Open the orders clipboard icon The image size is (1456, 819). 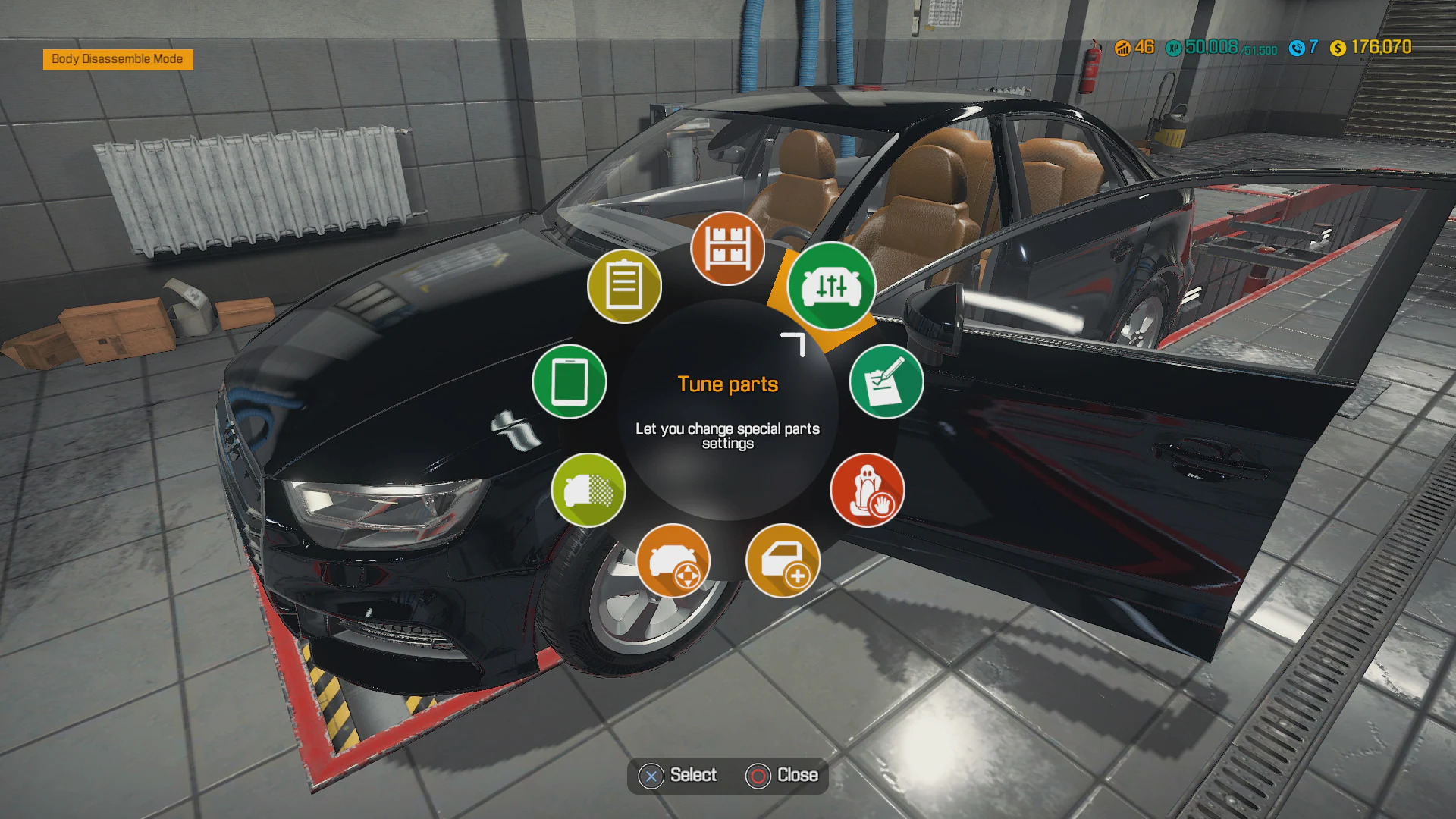point(623,286)
